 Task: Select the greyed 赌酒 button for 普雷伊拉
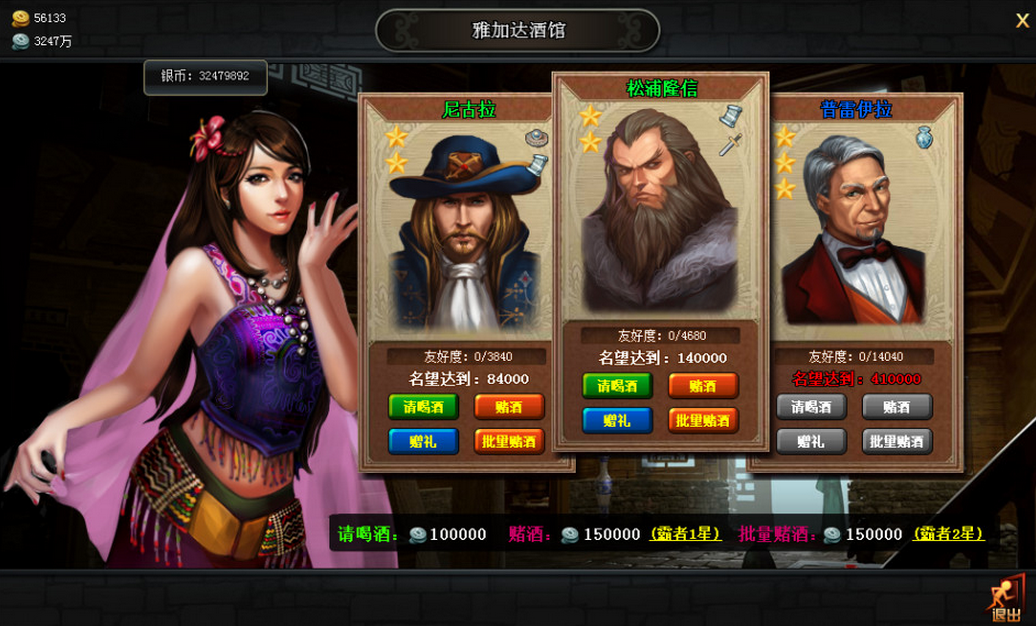[x=897, y=407]
